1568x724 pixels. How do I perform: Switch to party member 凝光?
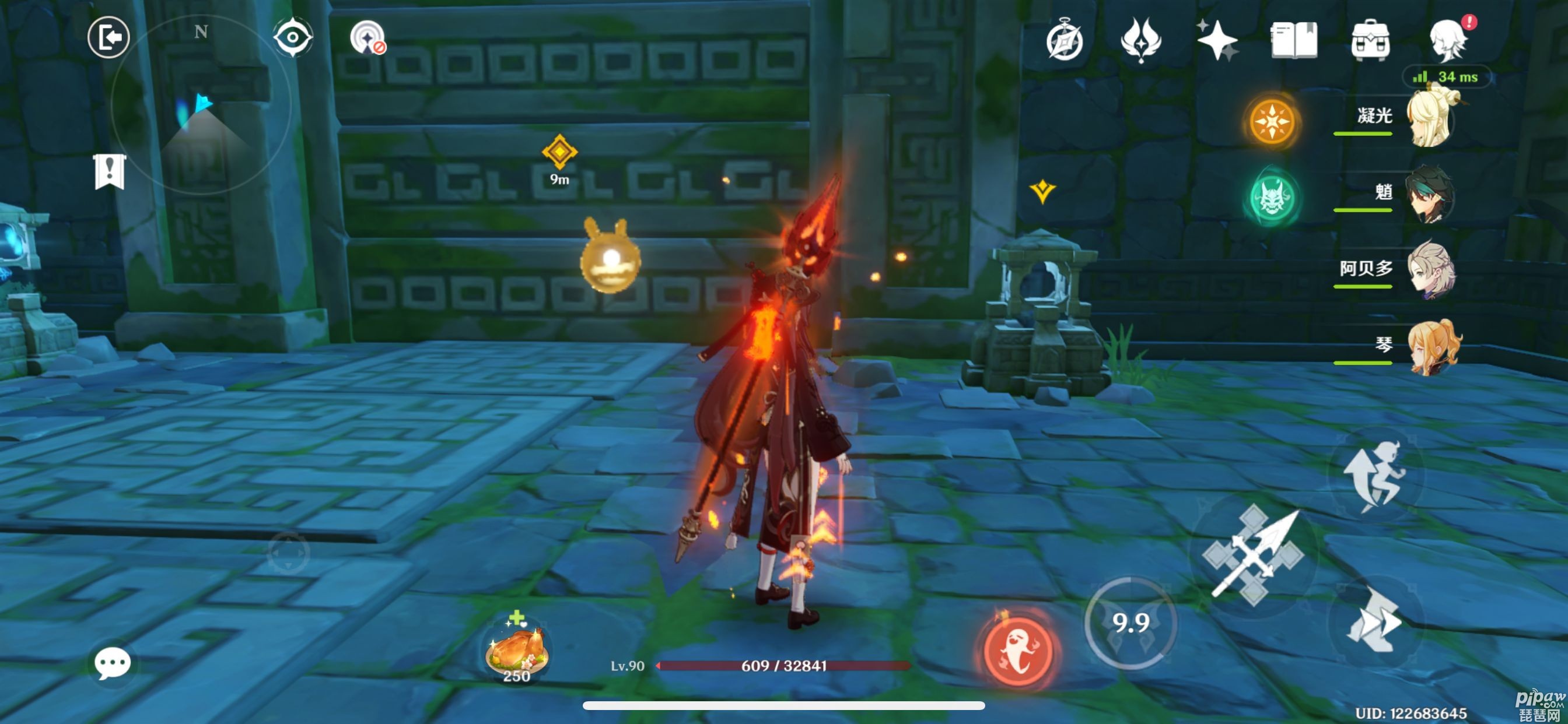click(x=1430, y=118)
